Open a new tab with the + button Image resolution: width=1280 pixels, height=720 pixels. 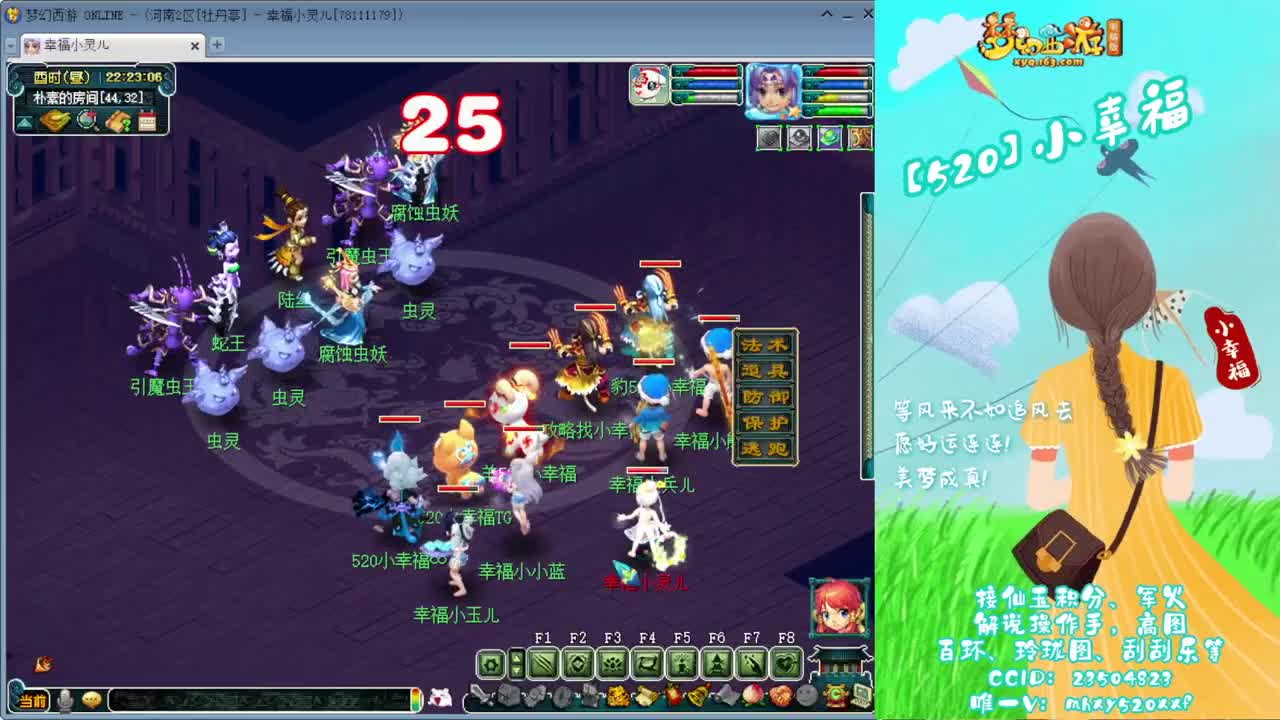(x=215, y=46)
